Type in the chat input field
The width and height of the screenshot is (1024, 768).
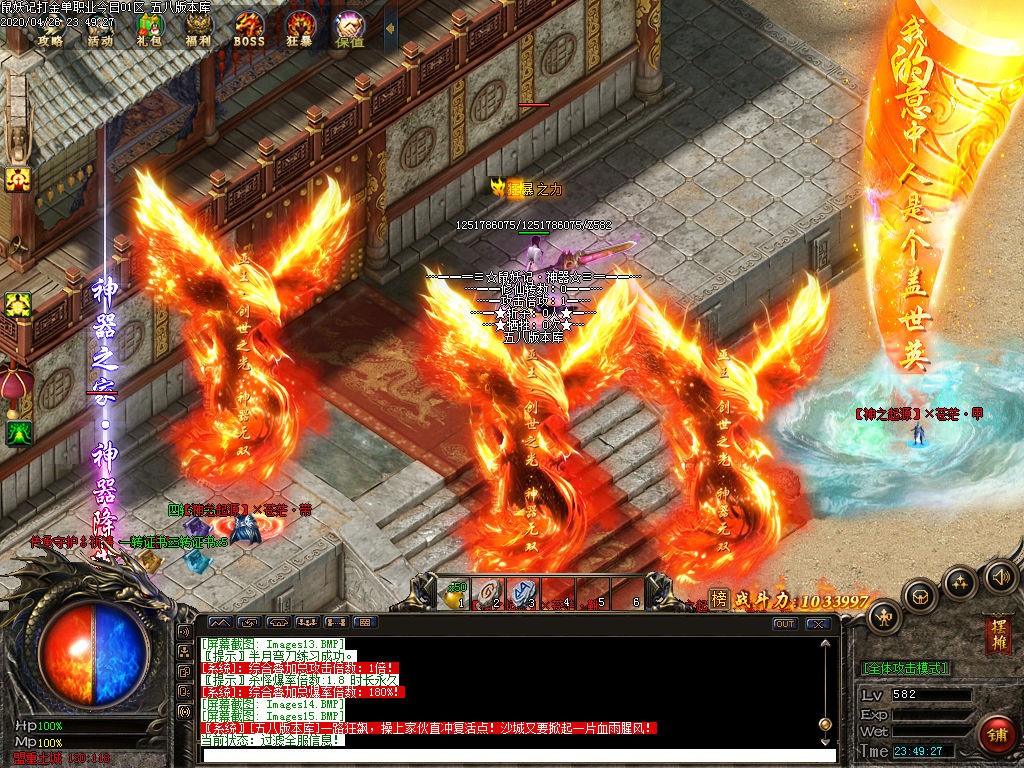point(518,755)
